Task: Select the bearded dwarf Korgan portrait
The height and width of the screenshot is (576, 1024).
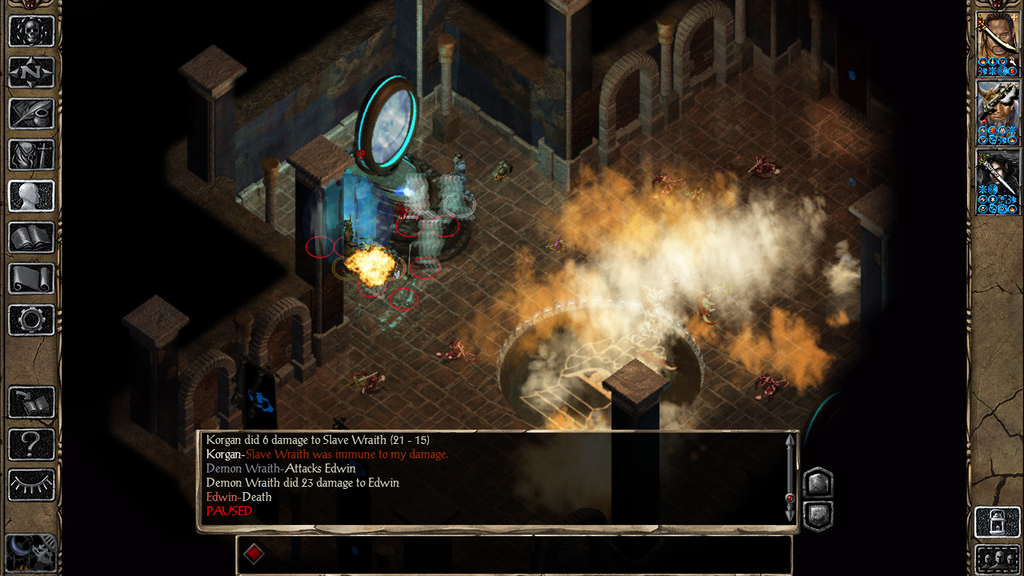Action: (x=997, y=112)
